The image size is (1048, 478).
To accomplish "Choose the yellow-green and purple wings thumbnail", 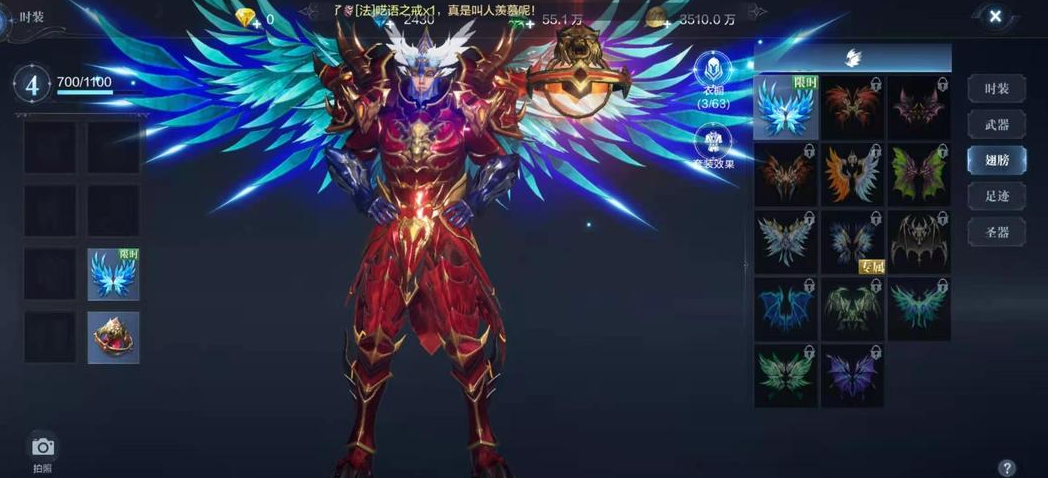I will coord(919,174).
